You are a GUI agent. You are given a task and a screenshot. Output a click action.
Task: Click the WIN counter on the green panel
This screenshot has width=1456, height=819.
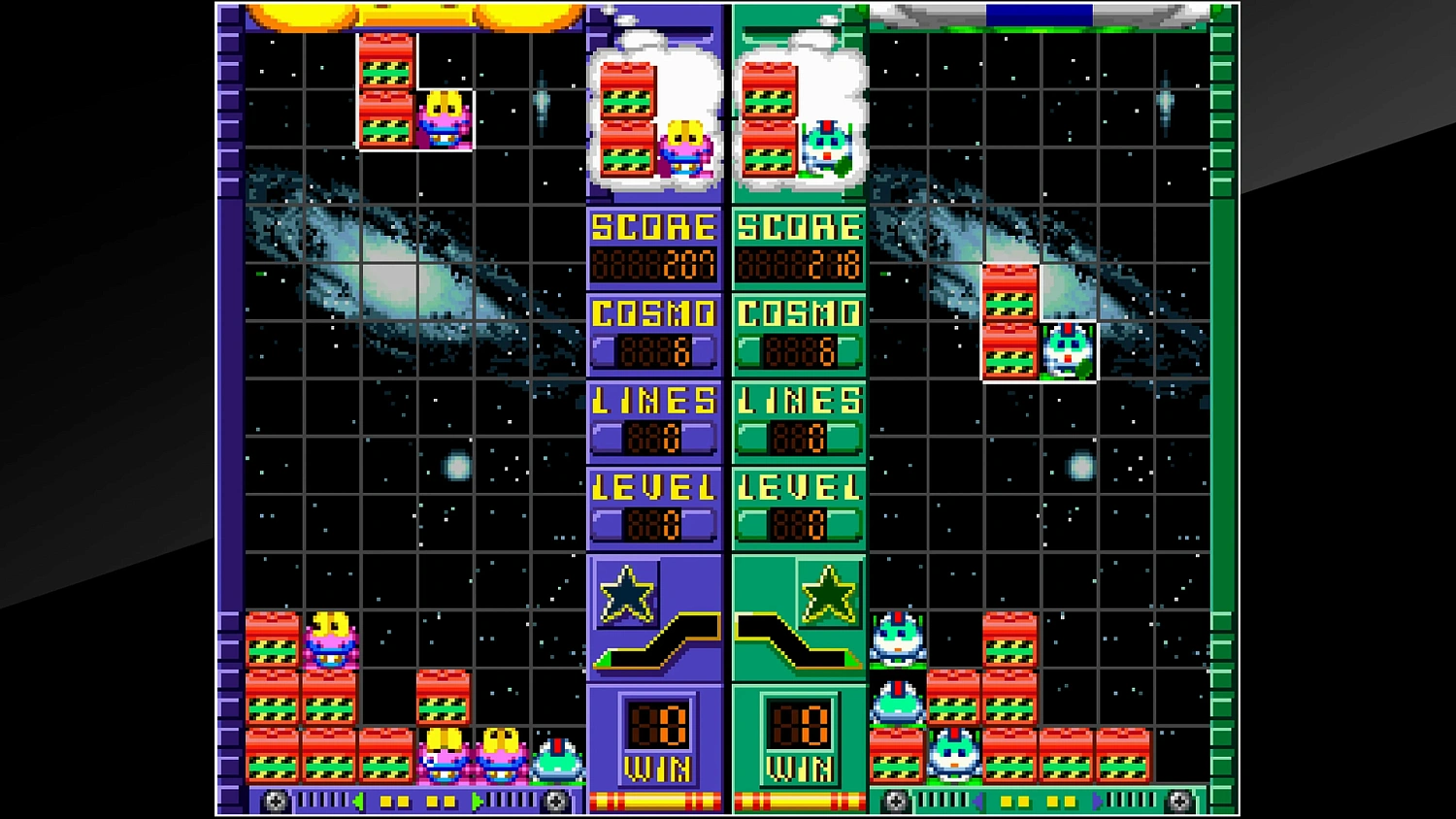tap(799, 737)
